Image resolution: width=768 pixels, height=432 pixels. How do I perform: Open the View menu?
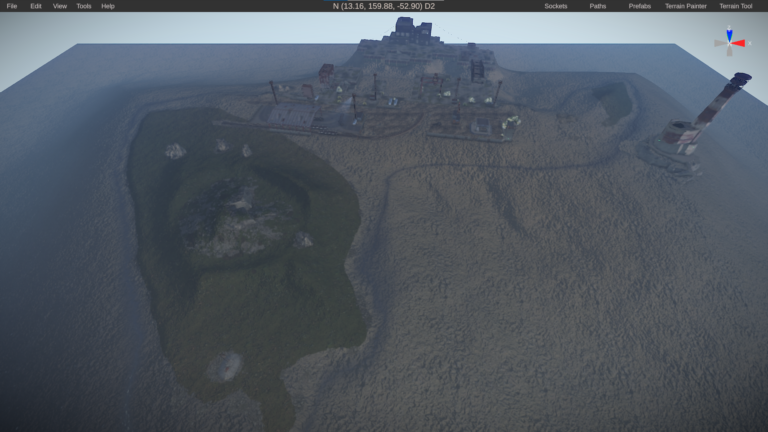click(60, 6)
